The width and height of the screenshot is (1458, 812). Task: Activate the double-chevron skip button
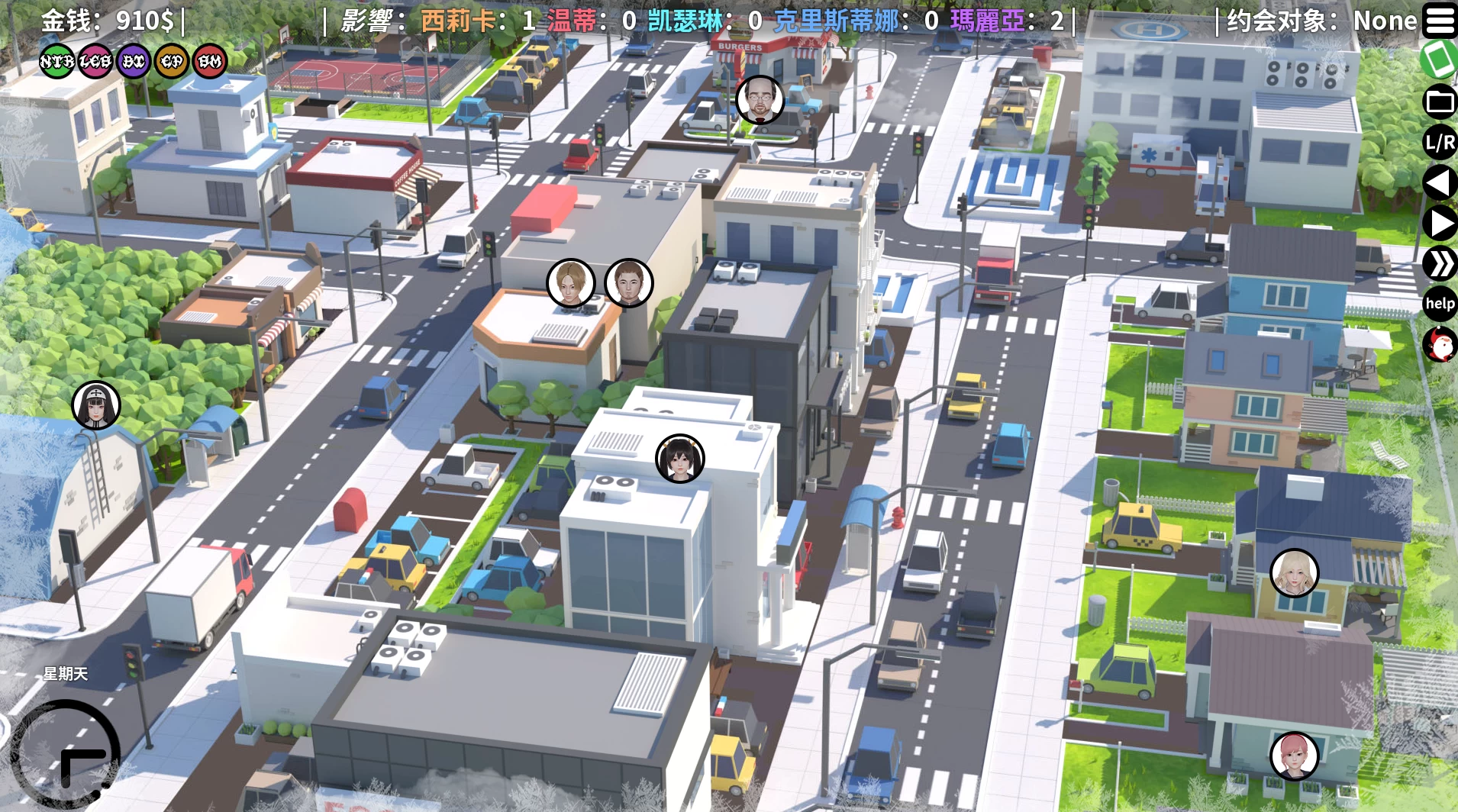tap(1440, 264)
